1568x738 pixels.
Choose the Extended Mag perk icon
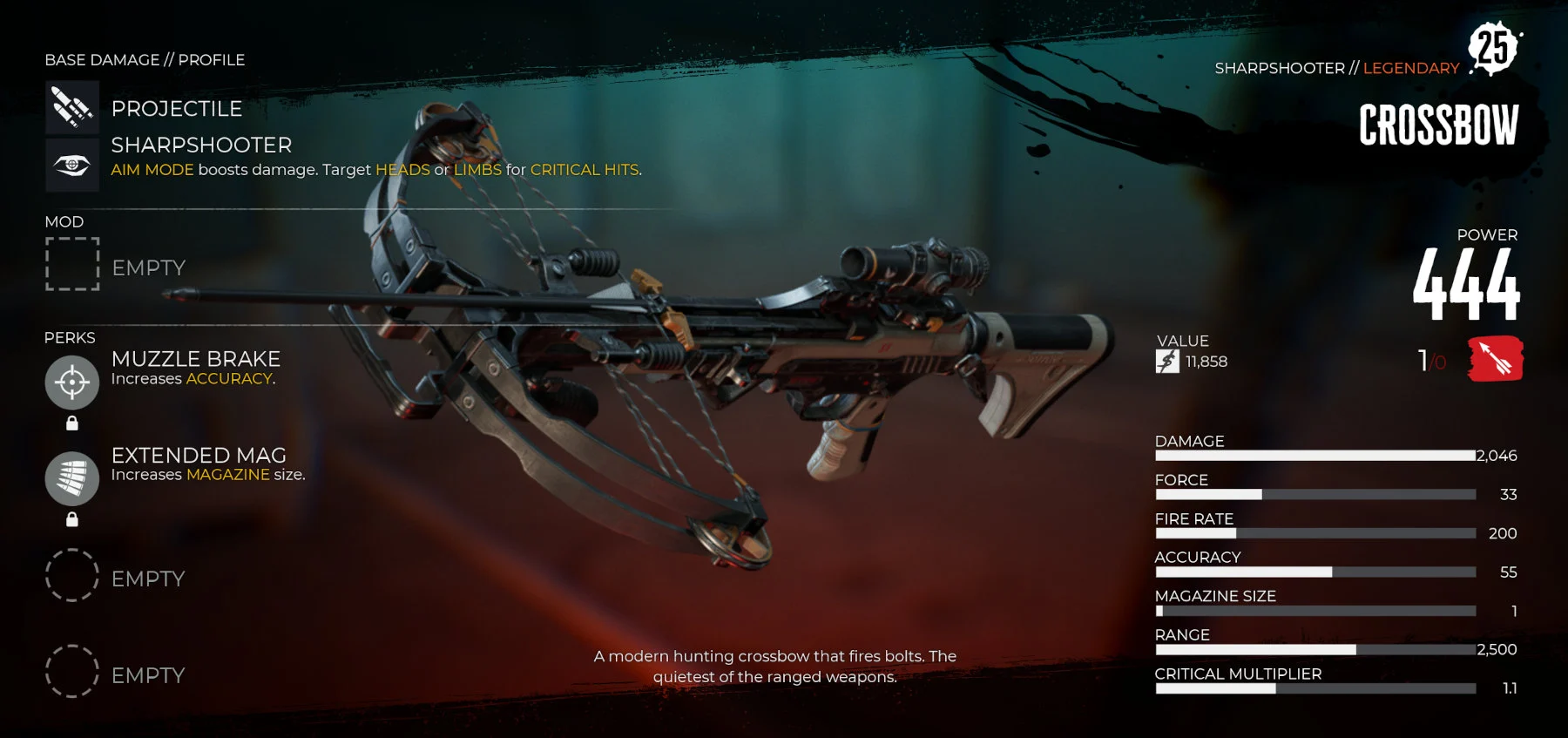point(72,478)
